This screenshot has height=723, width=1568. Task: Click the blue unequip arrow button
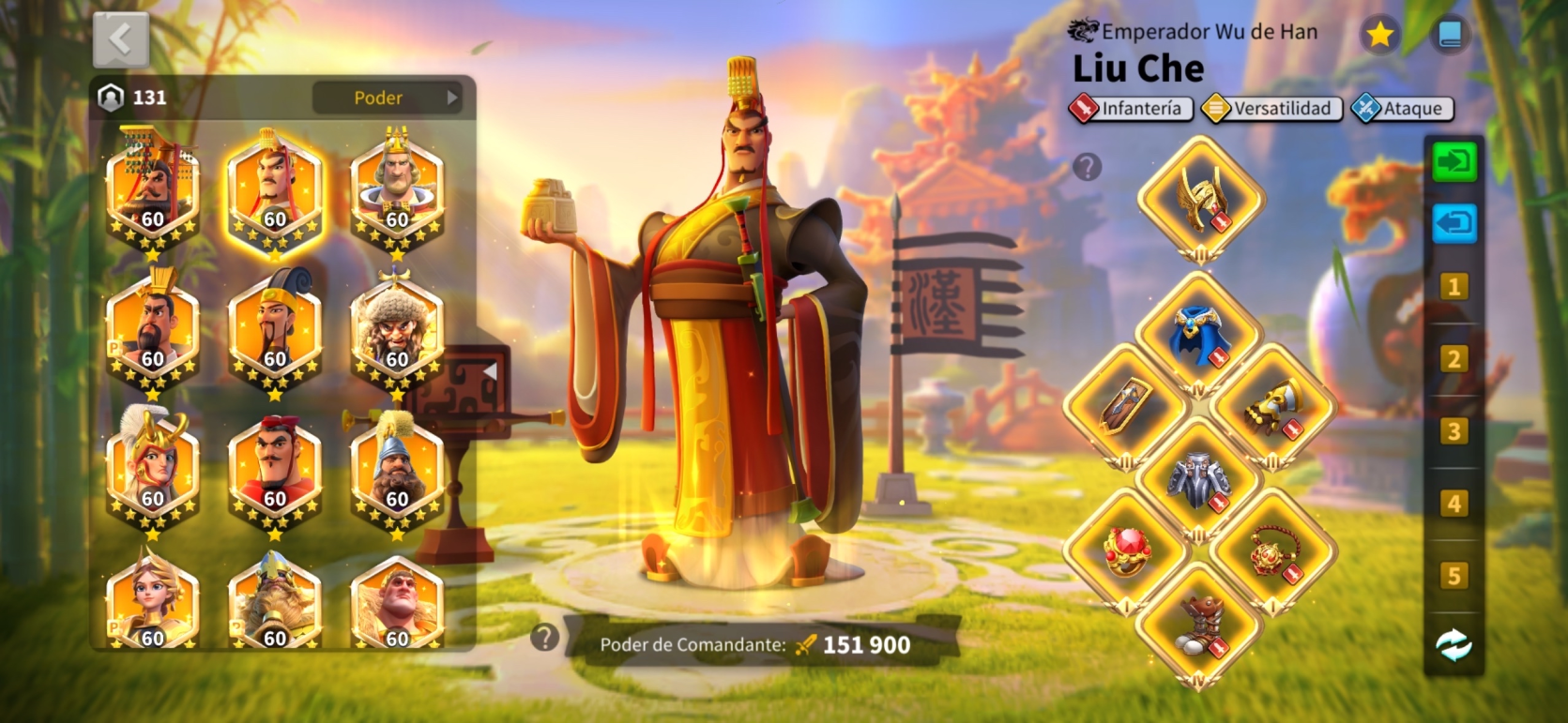1454,225
